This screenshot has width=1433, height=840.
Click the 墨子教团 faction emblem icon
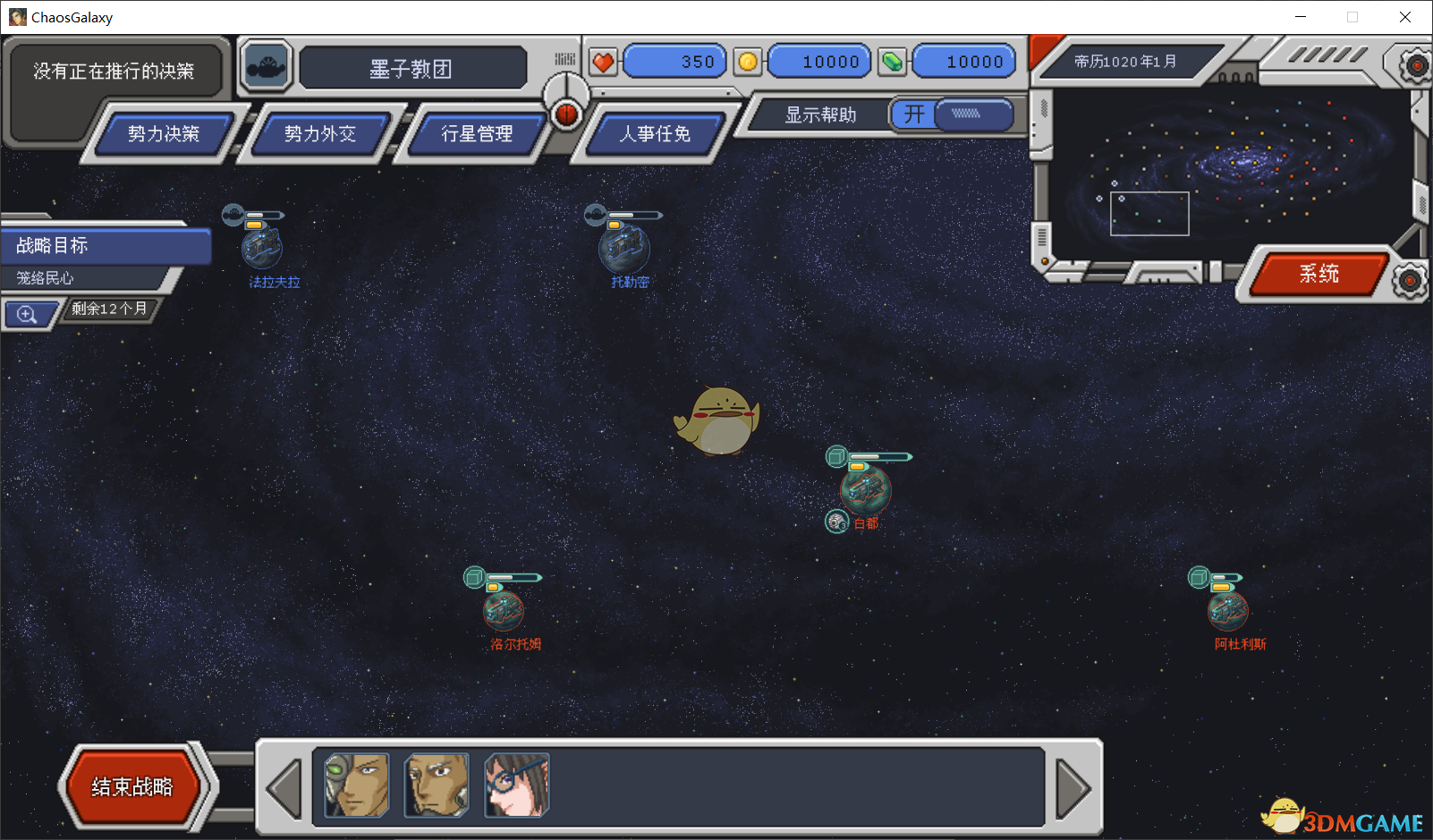pos(266,67)
